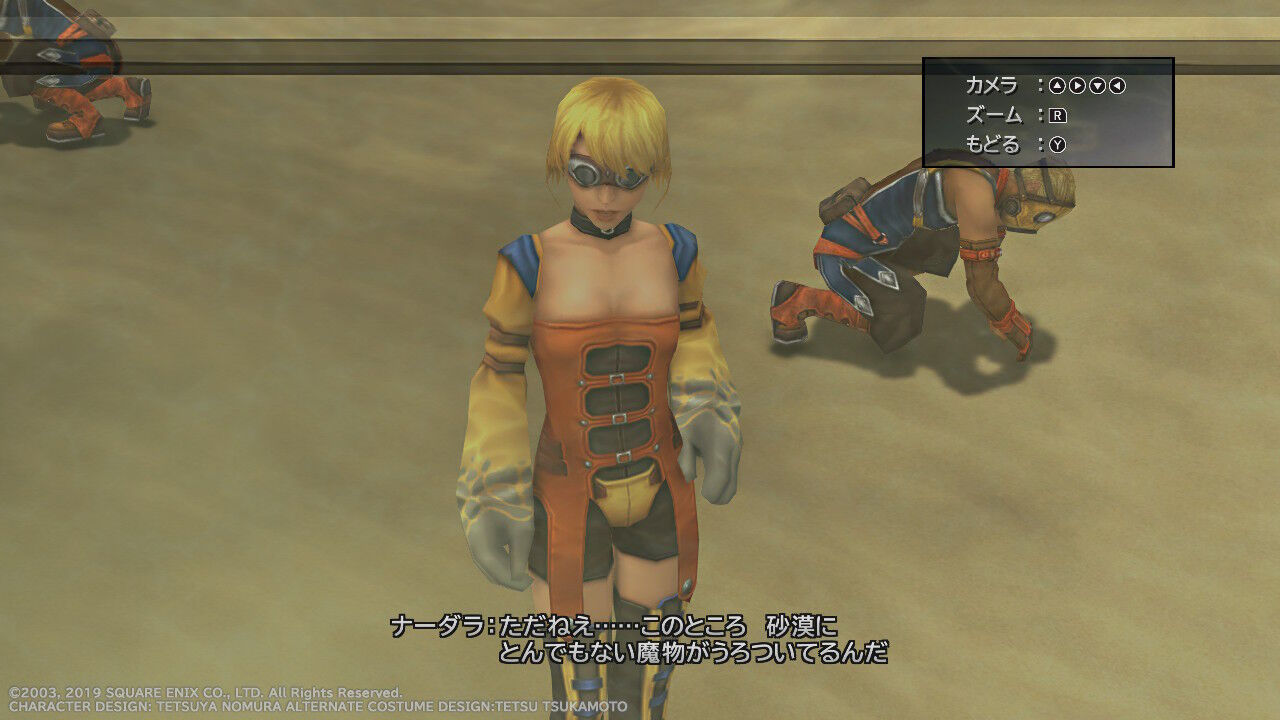The height and width of the screenshot is (720, 1280).
Task: Click the Y button icon beside もどる
Action: [x=1058, y=144]
